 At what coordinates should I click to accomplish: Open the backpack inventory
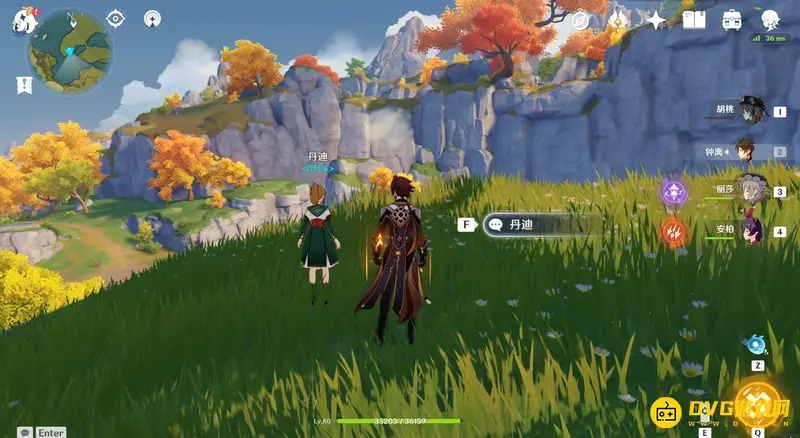pos(732,20)
